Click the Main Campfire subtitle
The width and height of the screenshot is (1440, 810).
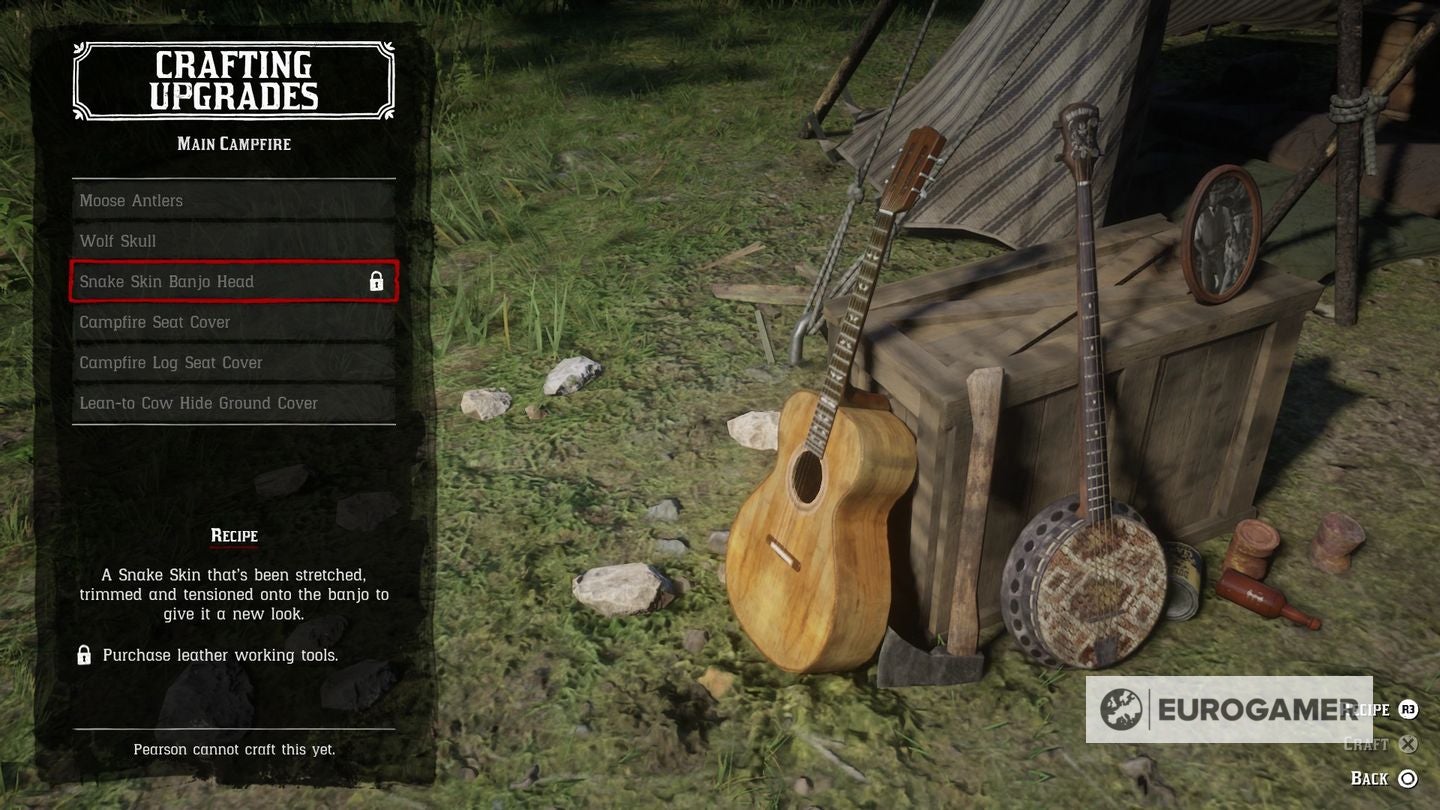233,144
